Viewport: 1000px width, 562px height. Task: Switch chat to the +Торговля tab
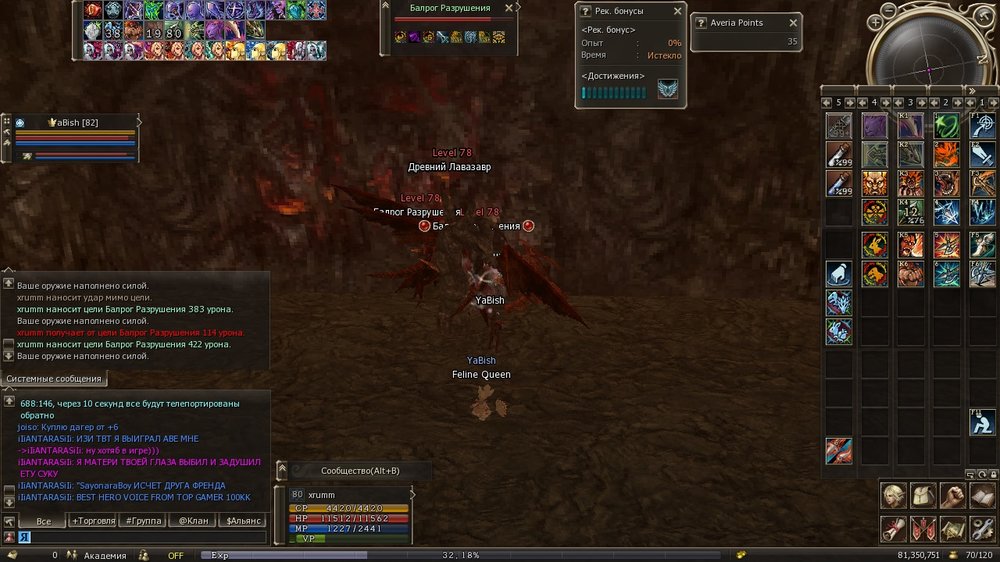92,521
